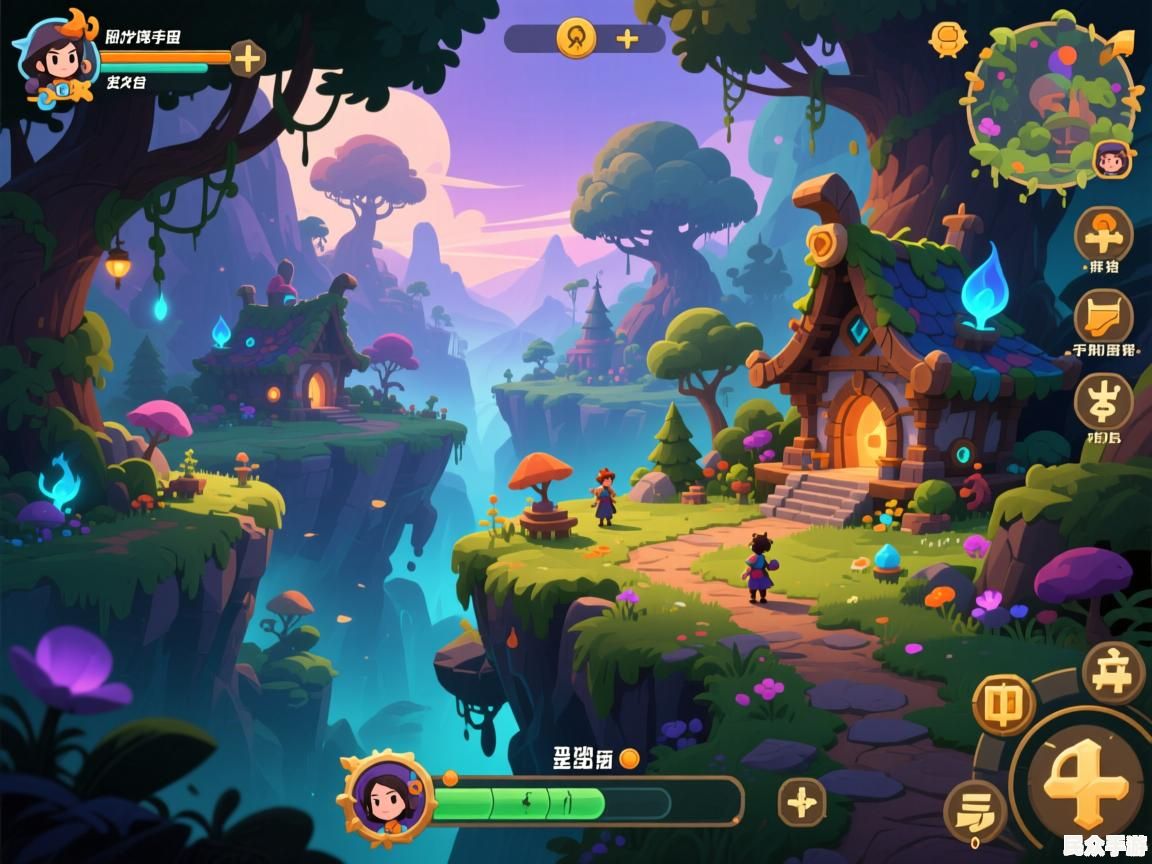Open the first round side menu button
The height and width of the screenshot is (864, 1152).
pos(1103,235)
